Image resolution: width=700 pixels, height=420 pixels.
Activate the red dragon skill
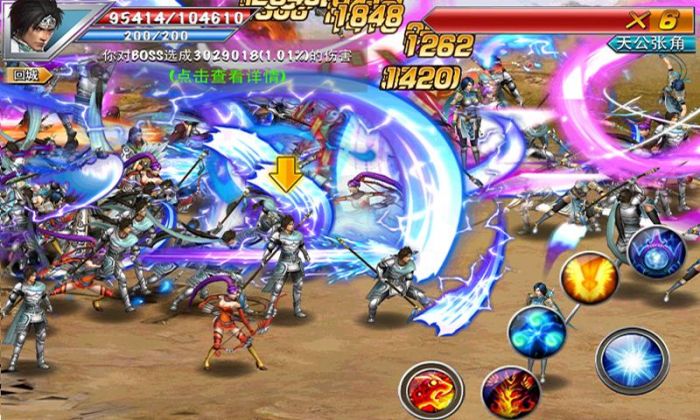(431, 388)
